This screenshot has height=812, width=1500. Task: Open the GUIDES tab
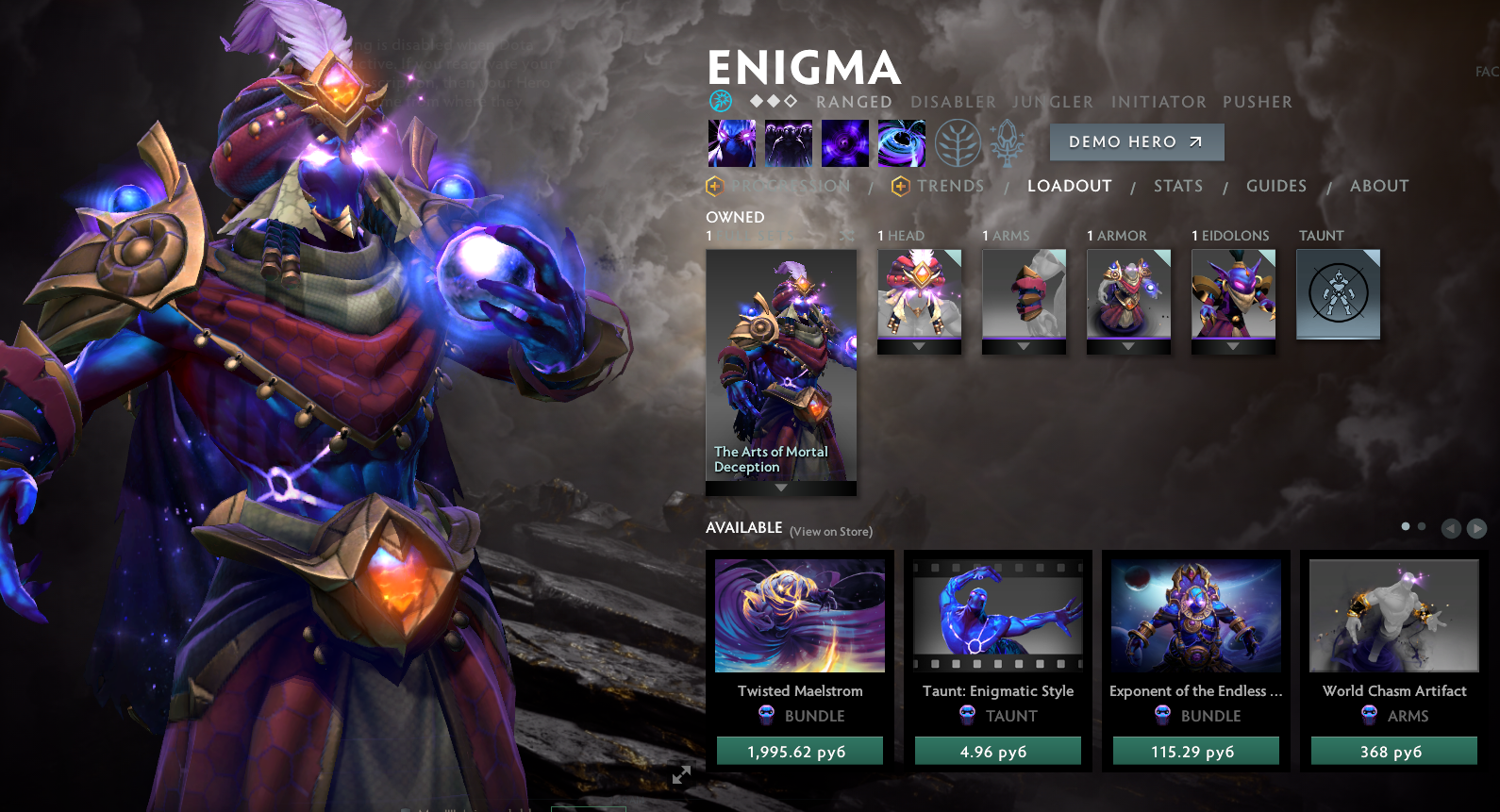pos(1276,186)
